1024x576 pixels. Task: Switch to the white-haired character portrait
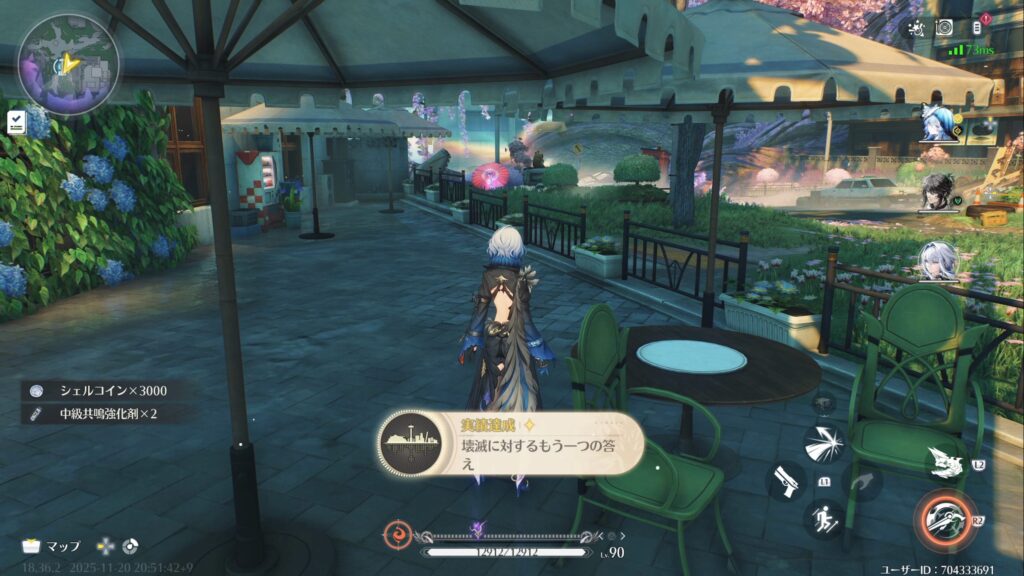[x=940, y=262]
